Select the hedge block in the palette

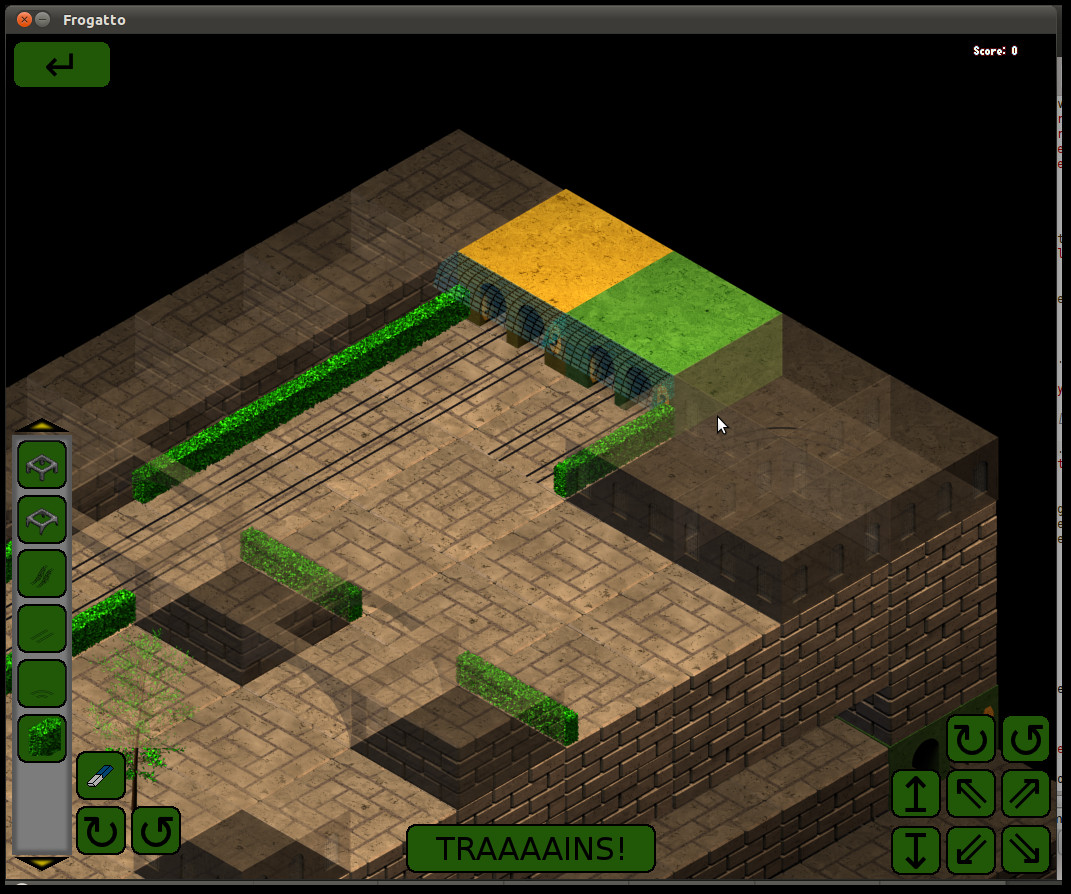click(x=42, y=738)
